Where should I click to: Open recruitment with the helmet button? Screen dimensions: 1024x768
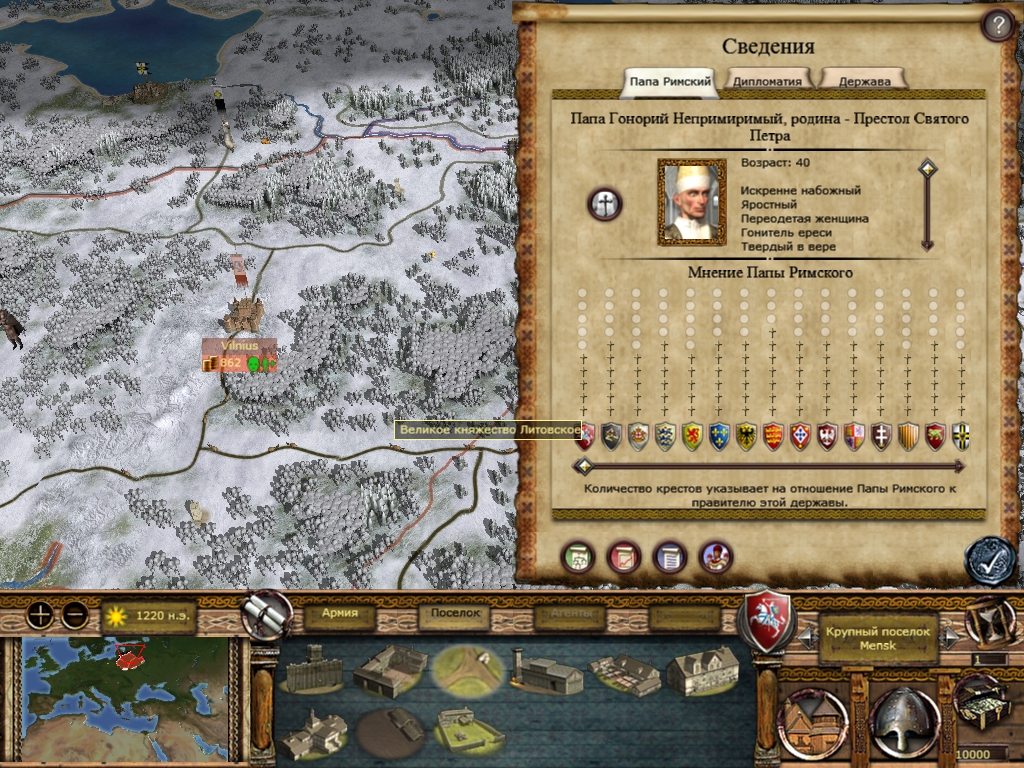(903, 718)
